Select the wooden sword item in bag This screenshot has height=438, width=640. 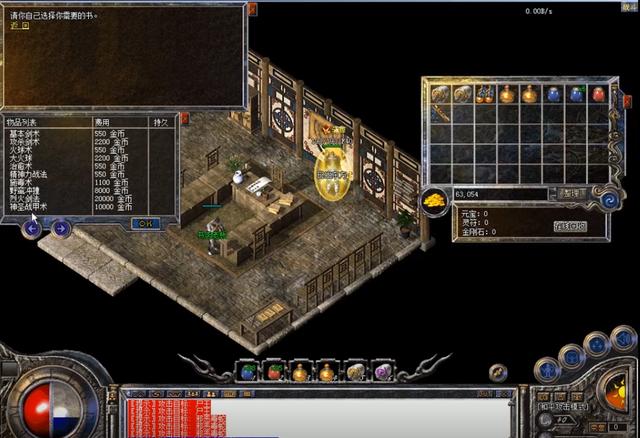pos(440,115)
